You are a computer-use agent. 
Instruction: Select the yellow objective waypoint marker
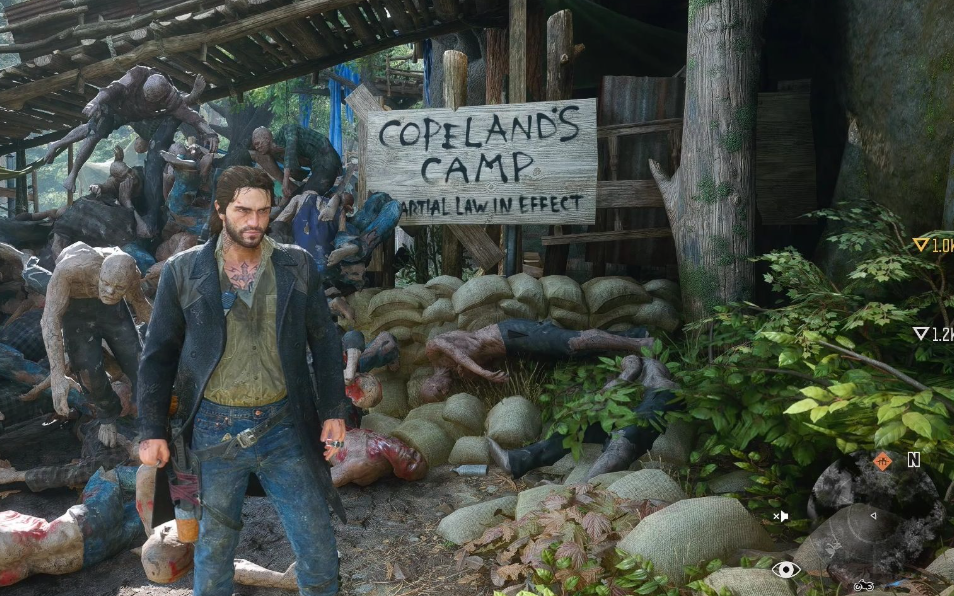click(921, 244)
